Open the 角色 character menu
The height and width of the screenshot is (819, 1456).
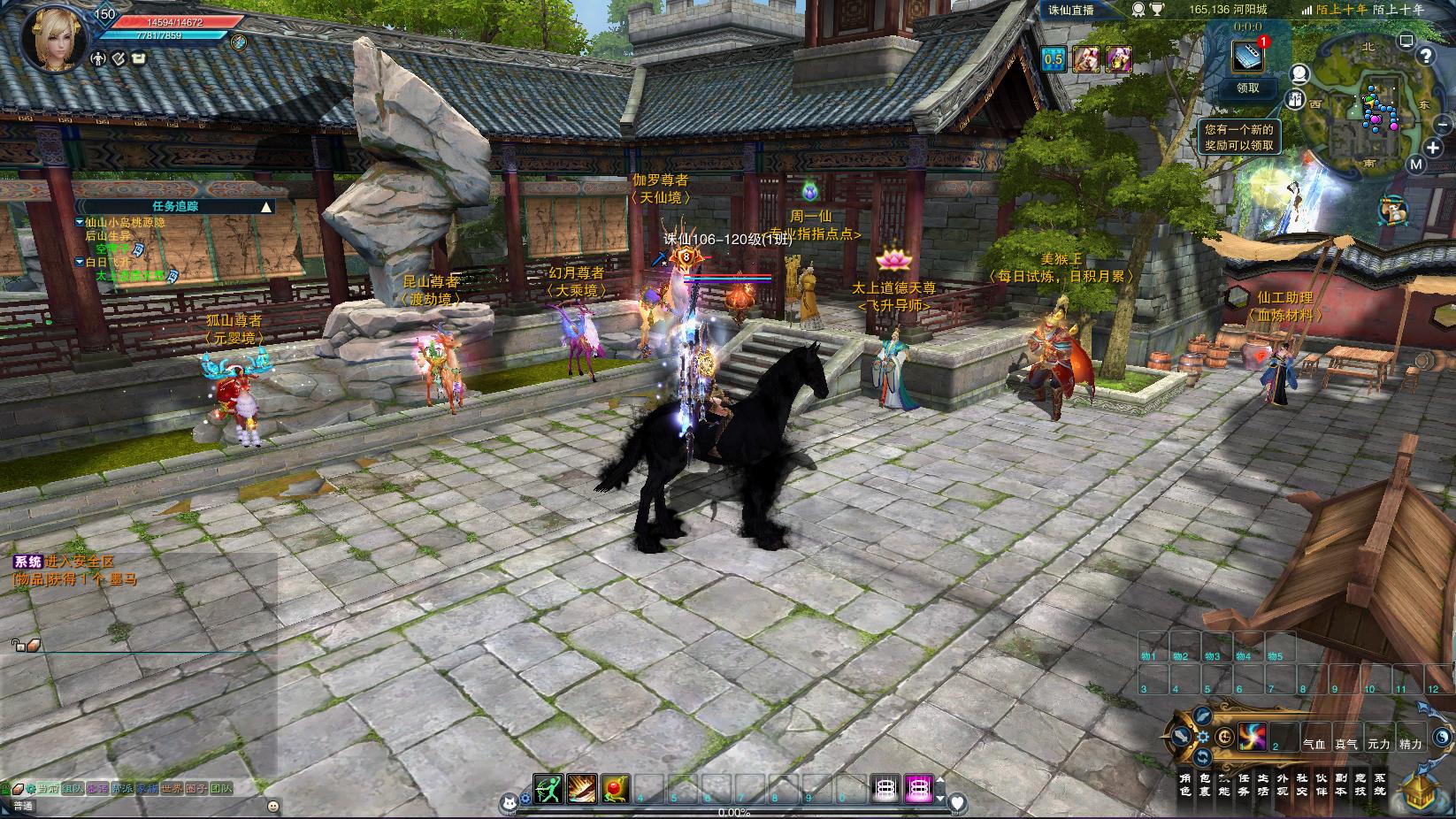pos(1185,785)
